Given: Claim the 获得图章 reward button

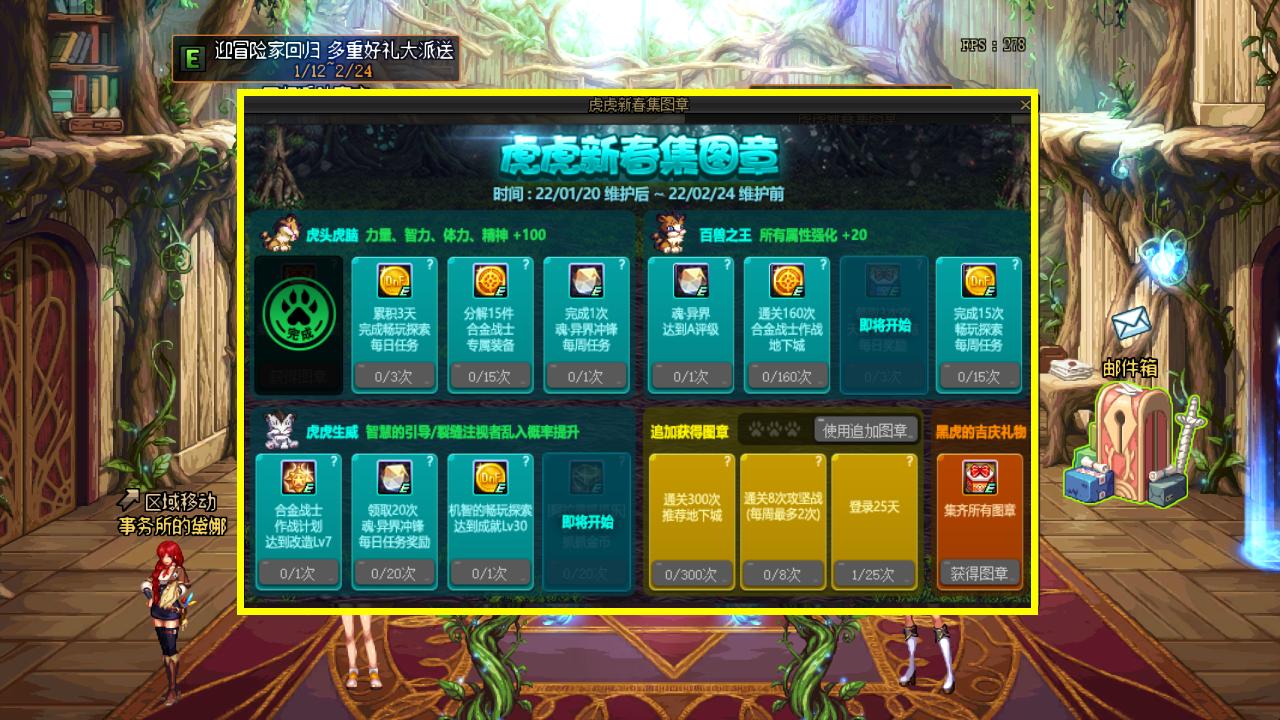Looking at the screenshot, I should click(980, 573).
